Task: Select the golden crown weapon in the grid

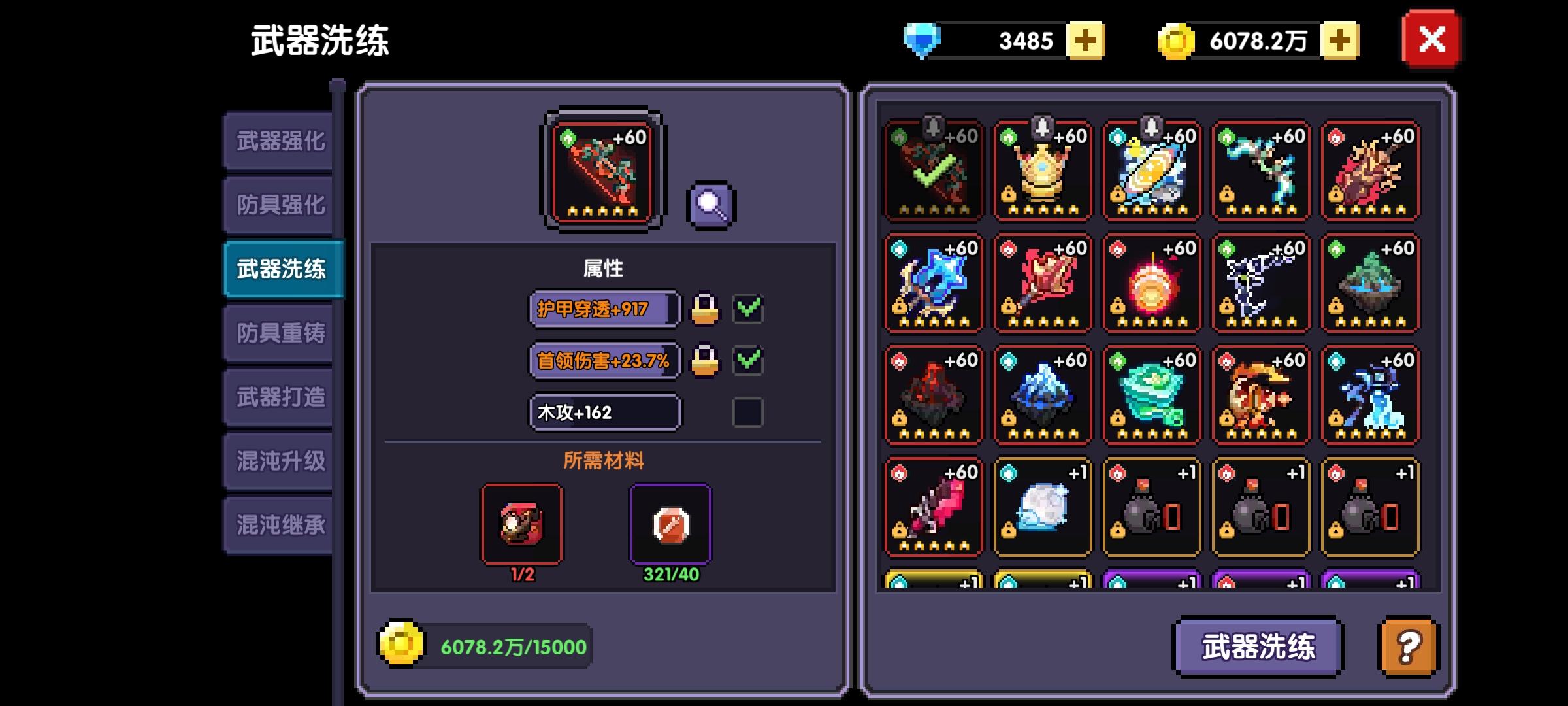Action: pos(1041,171)
